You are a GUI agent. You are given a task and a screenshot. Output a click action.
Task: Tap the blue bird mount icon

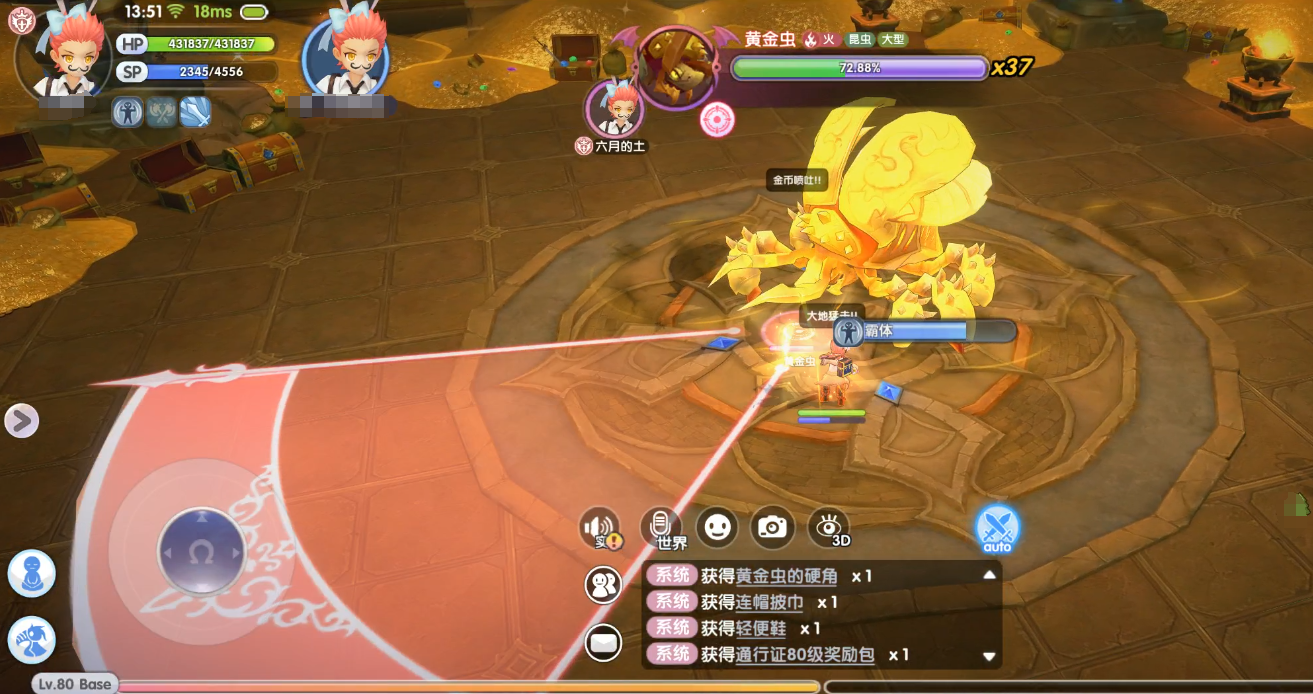(x=31, y=640)
